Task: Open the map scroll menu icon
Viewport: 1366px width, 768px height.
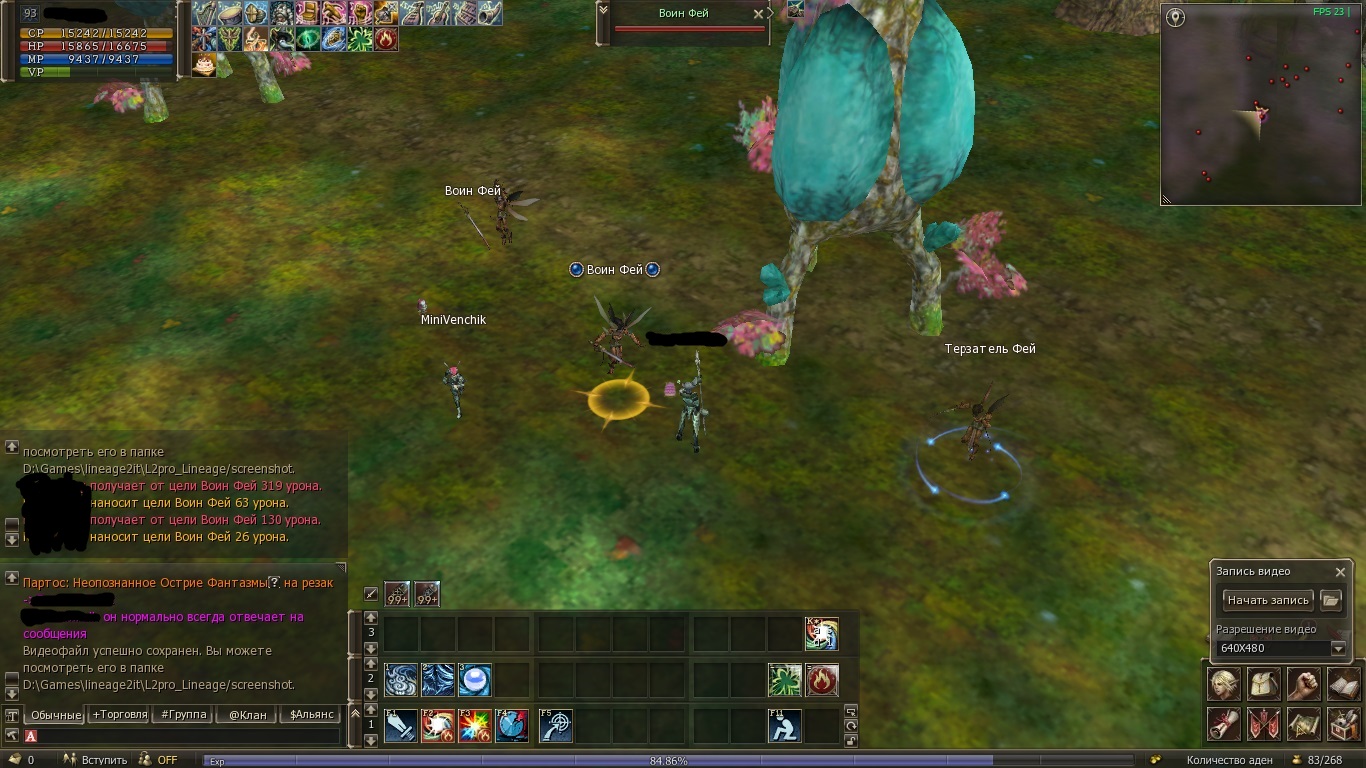Action: (x=1303, y=723)
